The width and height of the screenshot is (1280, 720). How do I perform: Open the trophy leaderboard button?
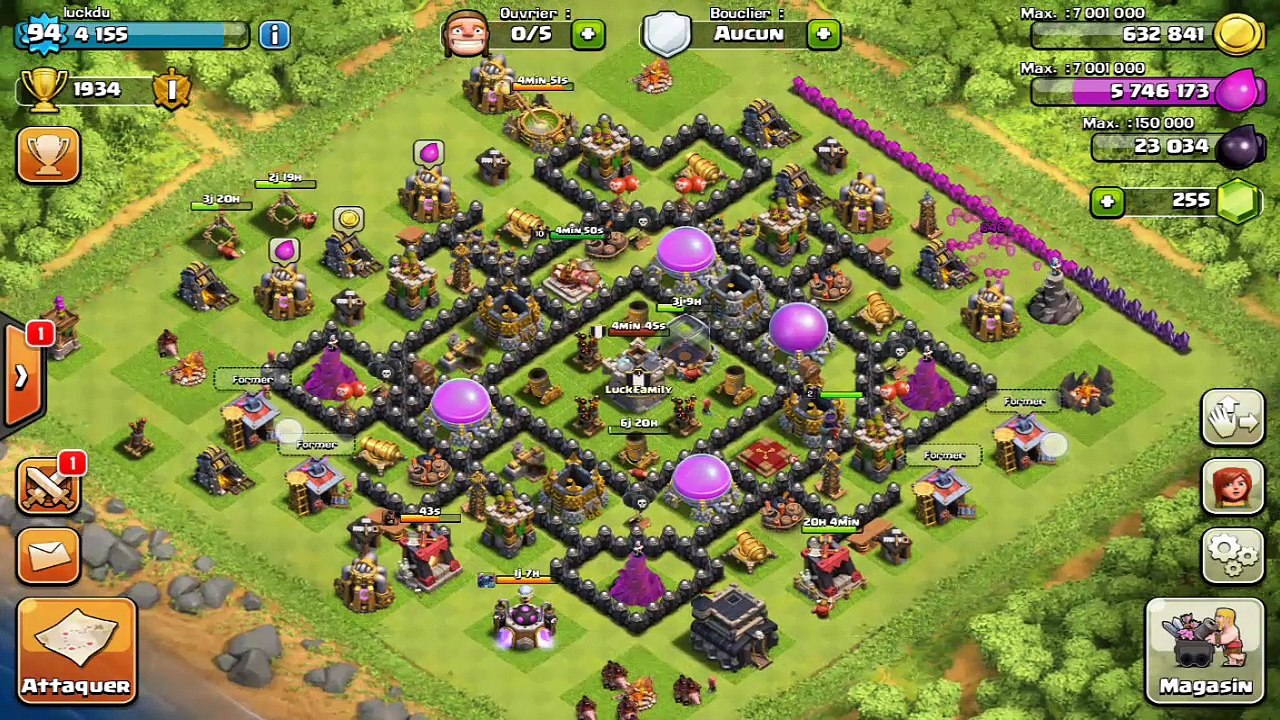click(x=47, y=155)
